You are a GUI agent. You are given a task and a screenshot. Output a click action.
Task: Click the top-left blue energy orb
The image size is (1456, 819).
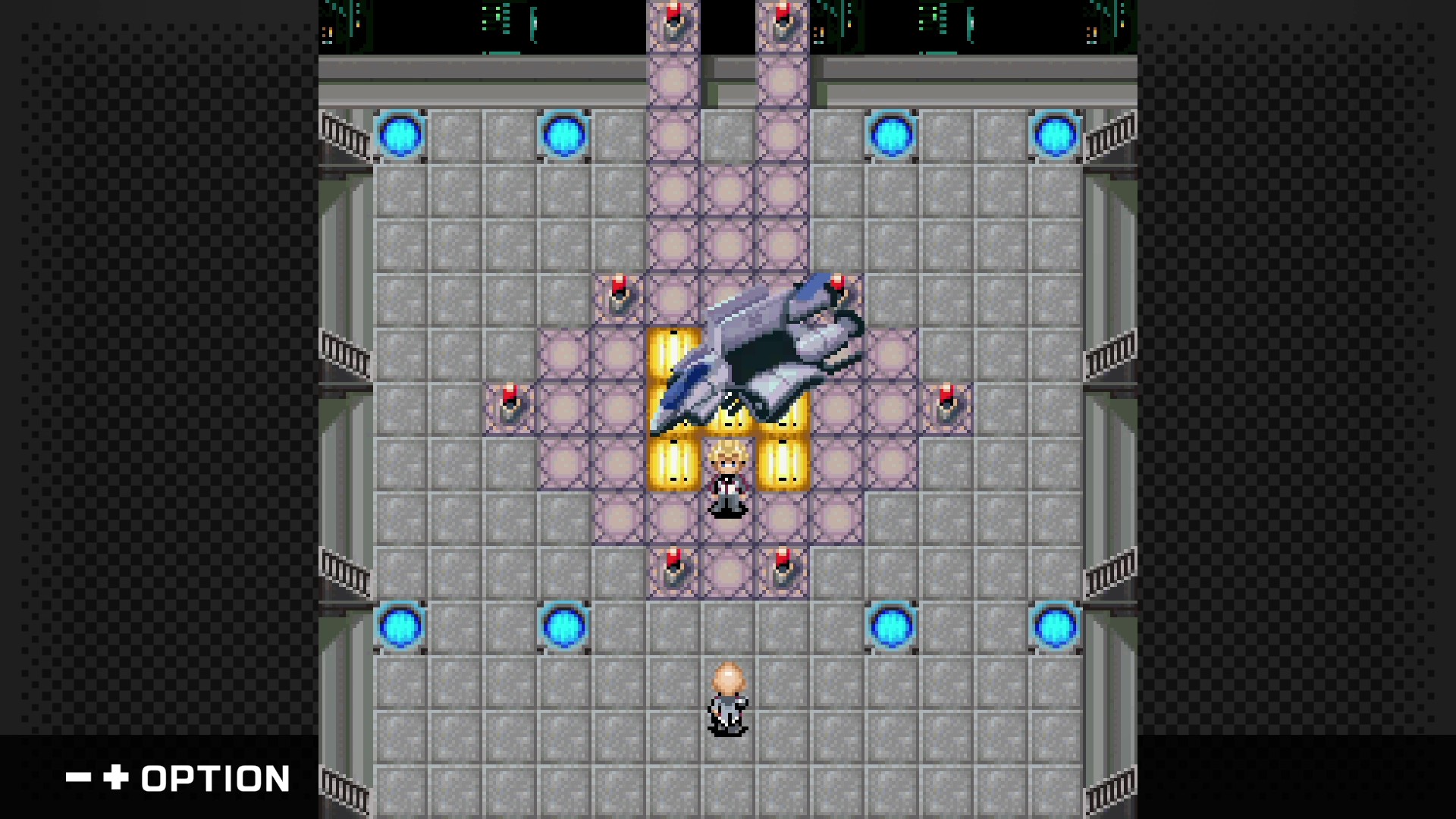pyautogui.click(x=400, y=135)
